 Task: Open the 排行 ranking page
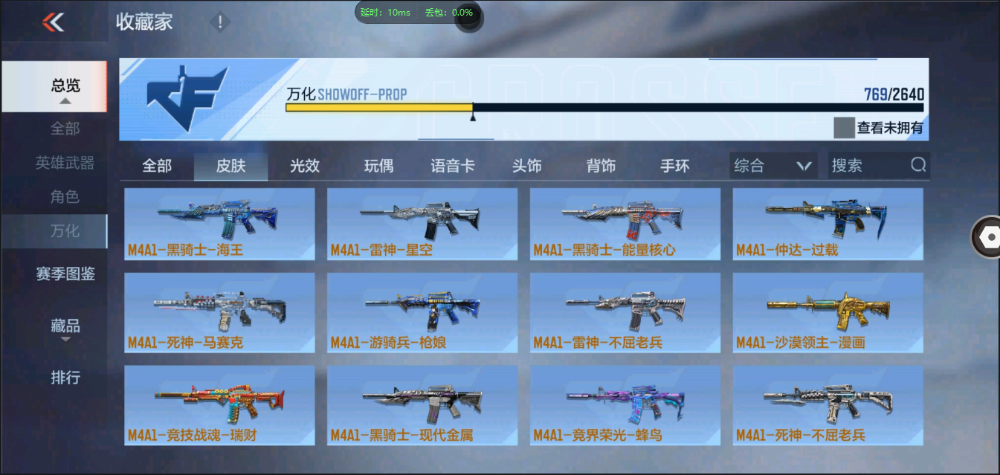(x=65, y=378)
